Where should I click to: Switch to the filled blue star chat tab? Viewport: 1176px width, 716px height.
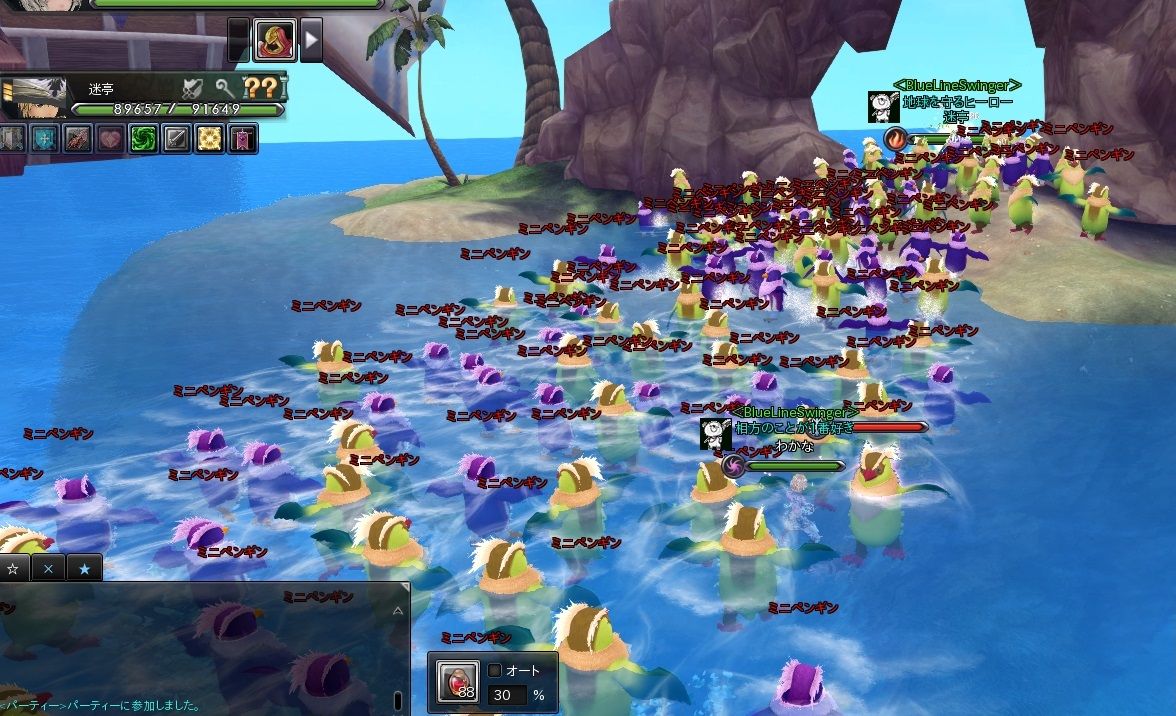(x=84, y=568)
